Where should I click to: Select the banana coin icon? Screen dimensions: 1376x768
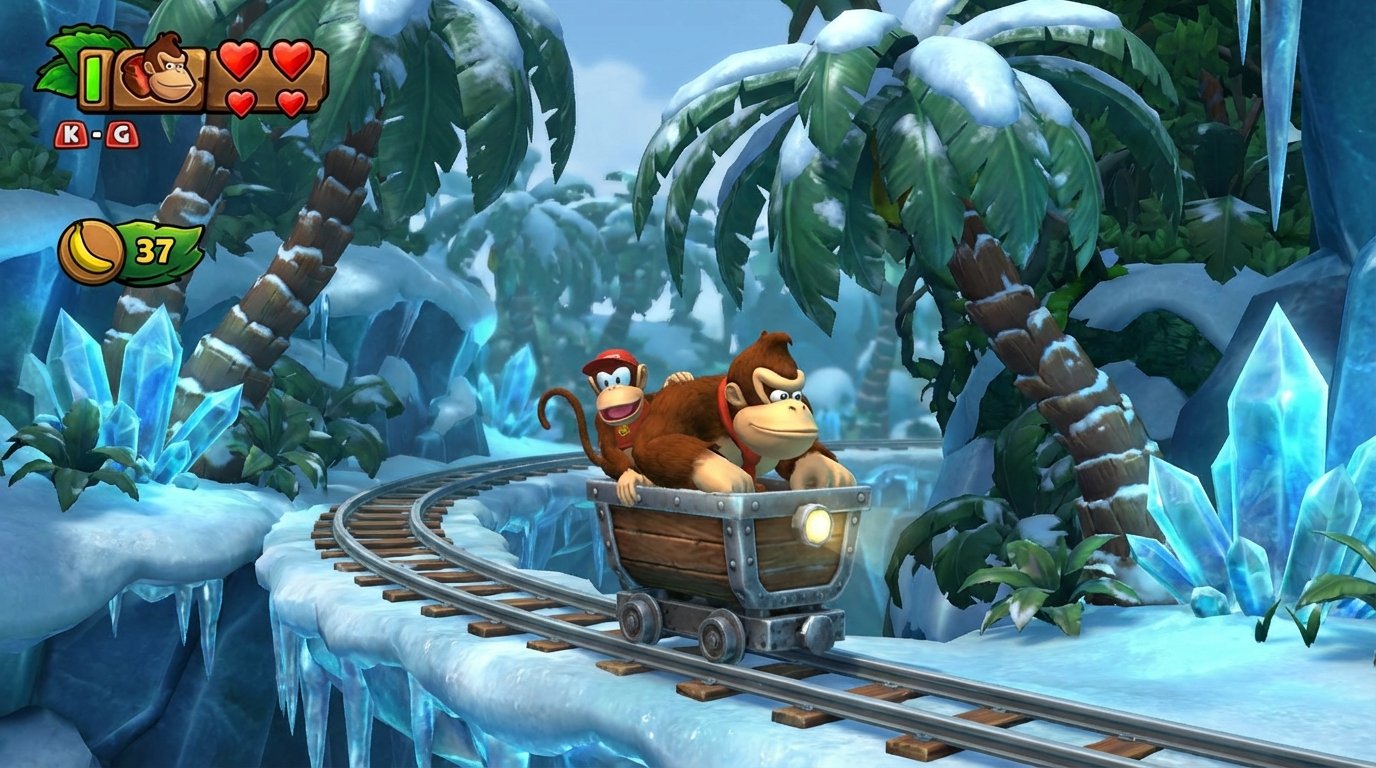[x=88, y=248]
